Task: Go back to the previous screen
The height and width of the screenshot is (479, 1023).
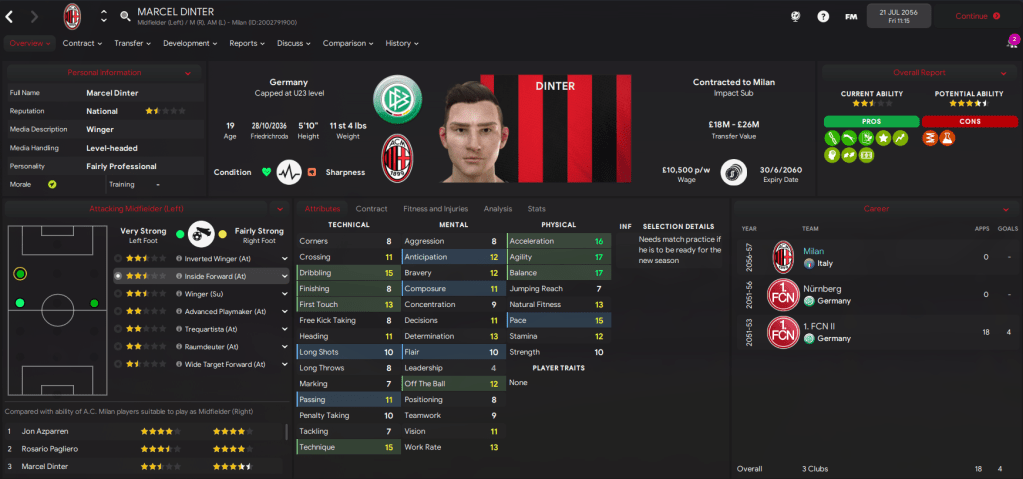Action: [x=11, y=16]
